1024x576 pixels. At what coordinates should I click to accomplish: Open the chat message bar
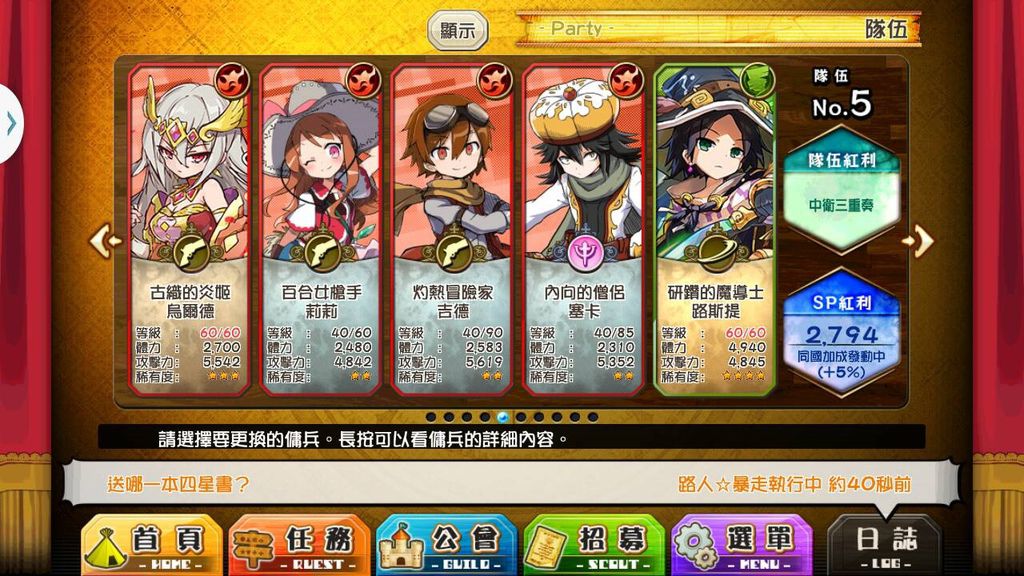click(510, 484)
